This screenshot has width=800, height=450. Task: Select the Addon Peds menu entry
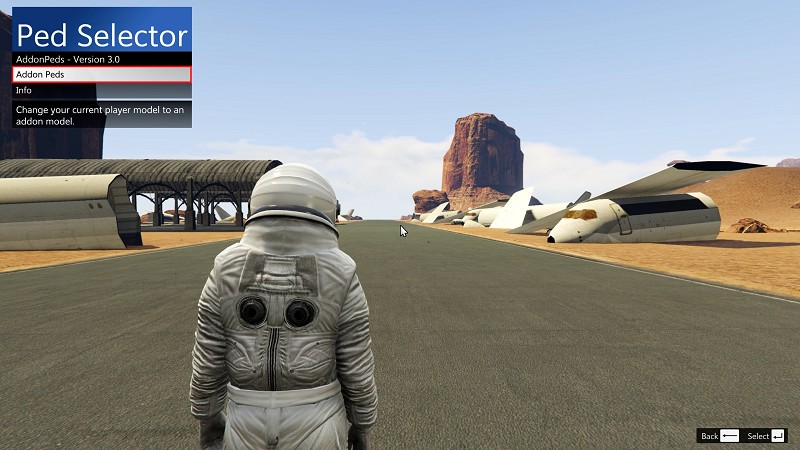(100, 74)
